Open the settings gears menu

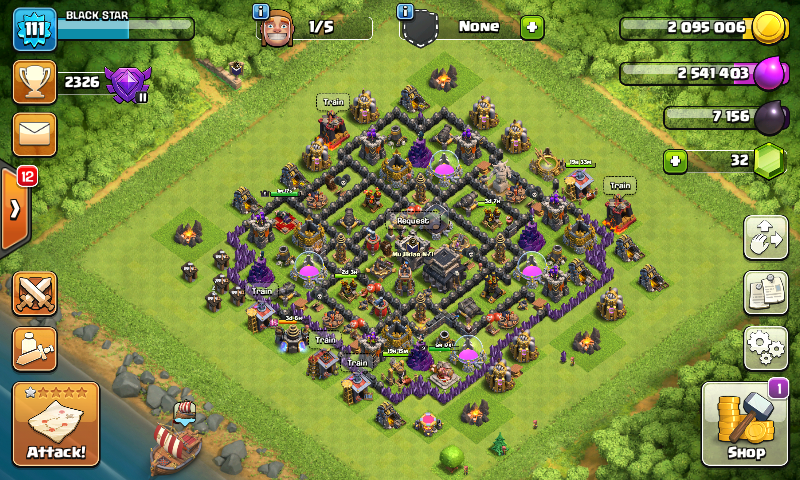[x=765, y=347]
